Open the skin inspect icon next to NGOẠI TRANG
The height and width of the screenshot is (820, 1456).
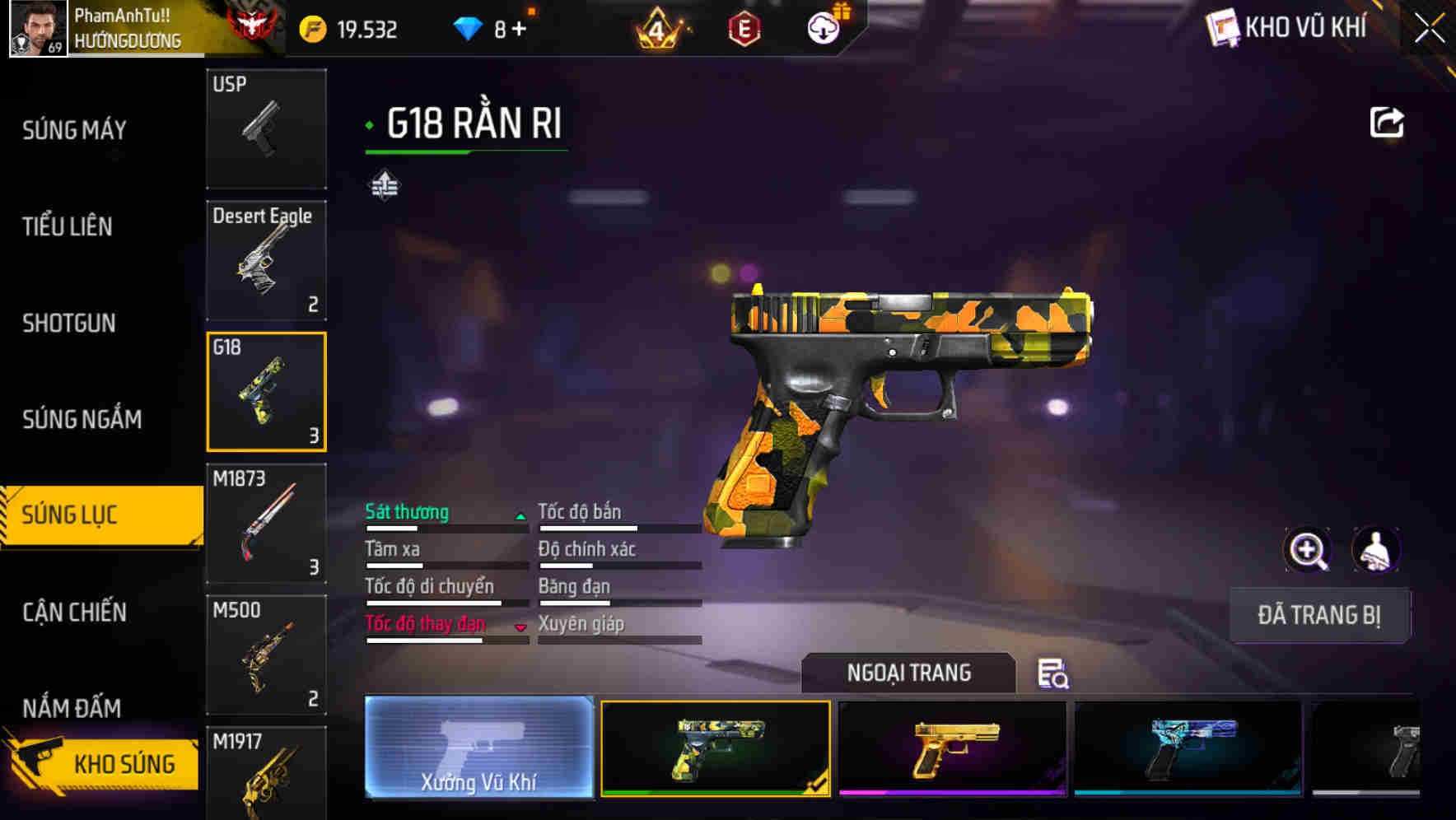[x=1053, y=675]
